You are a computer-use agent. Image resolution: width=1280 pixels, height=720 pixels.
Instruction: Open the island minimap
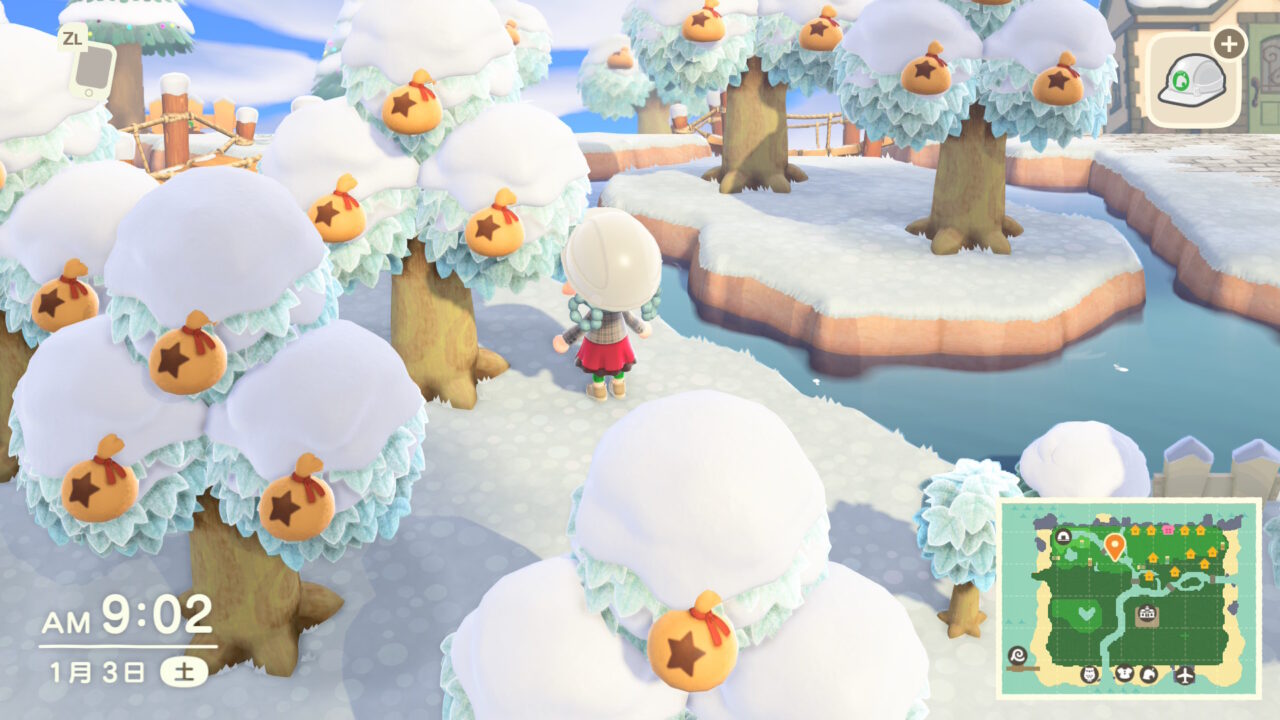tap(1129, 597)
